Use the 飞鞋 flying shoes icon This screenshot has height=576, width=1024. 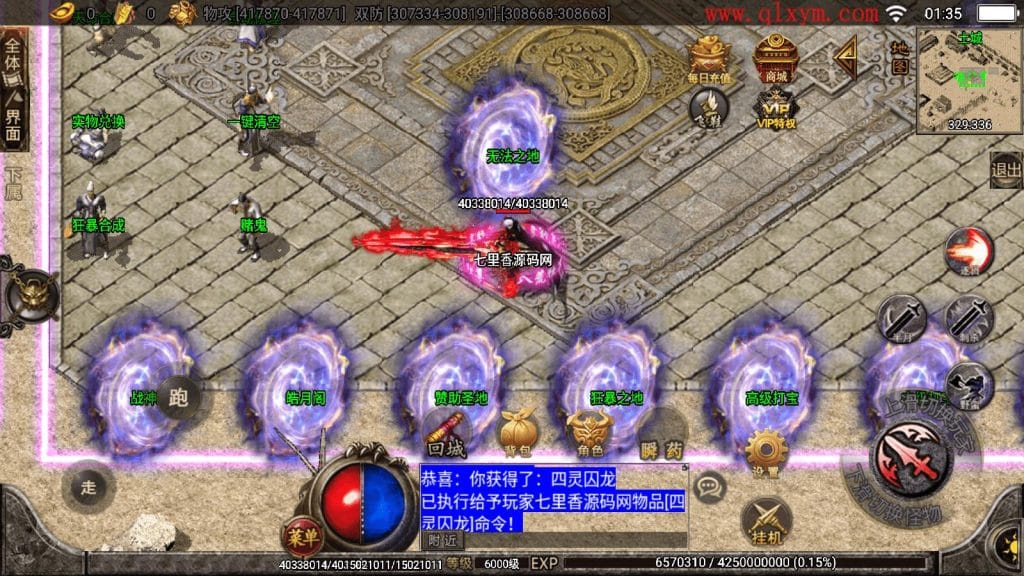709,106
